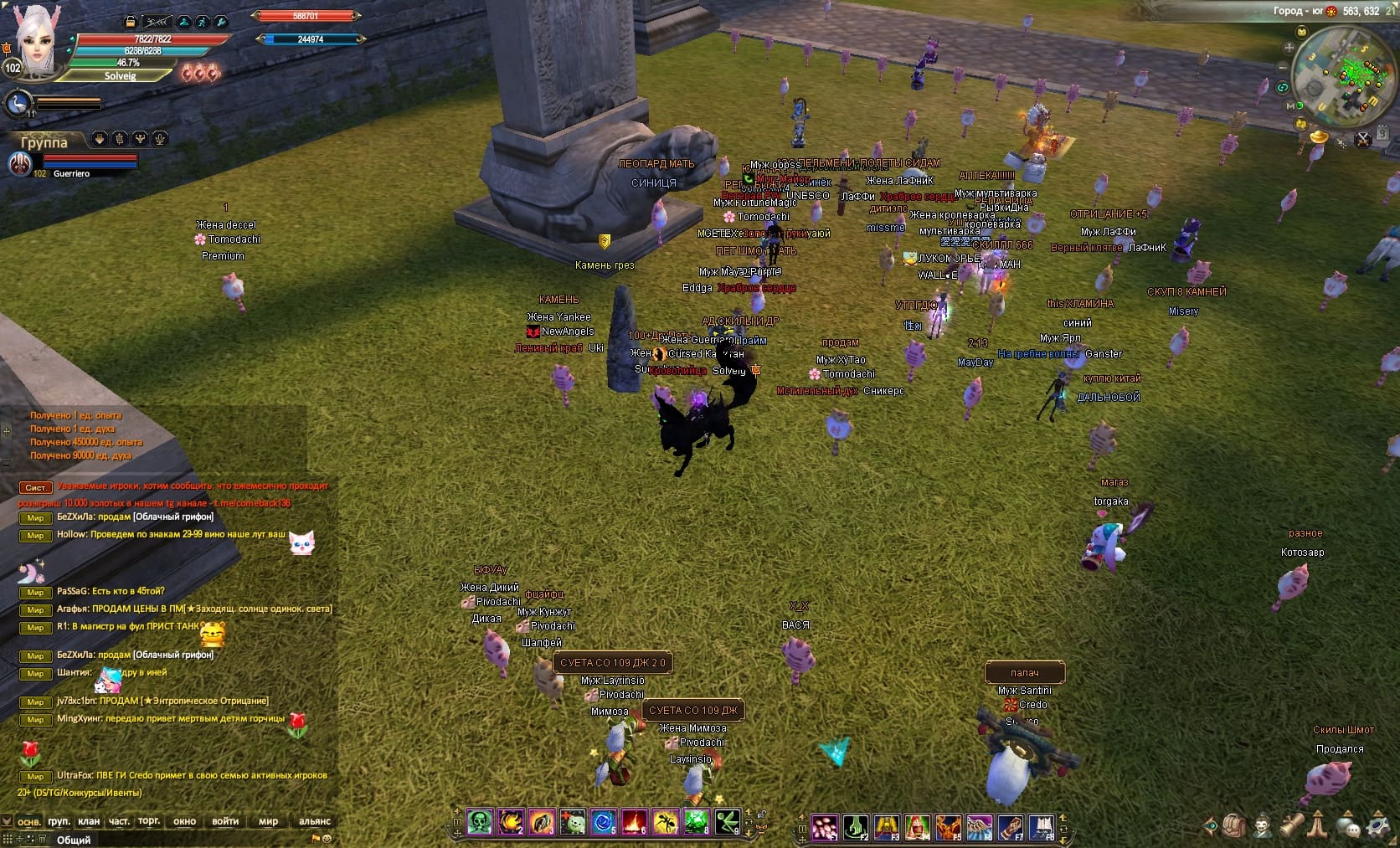
Task: Trigger the ant skill in slot 7
Action: (665, 823)
